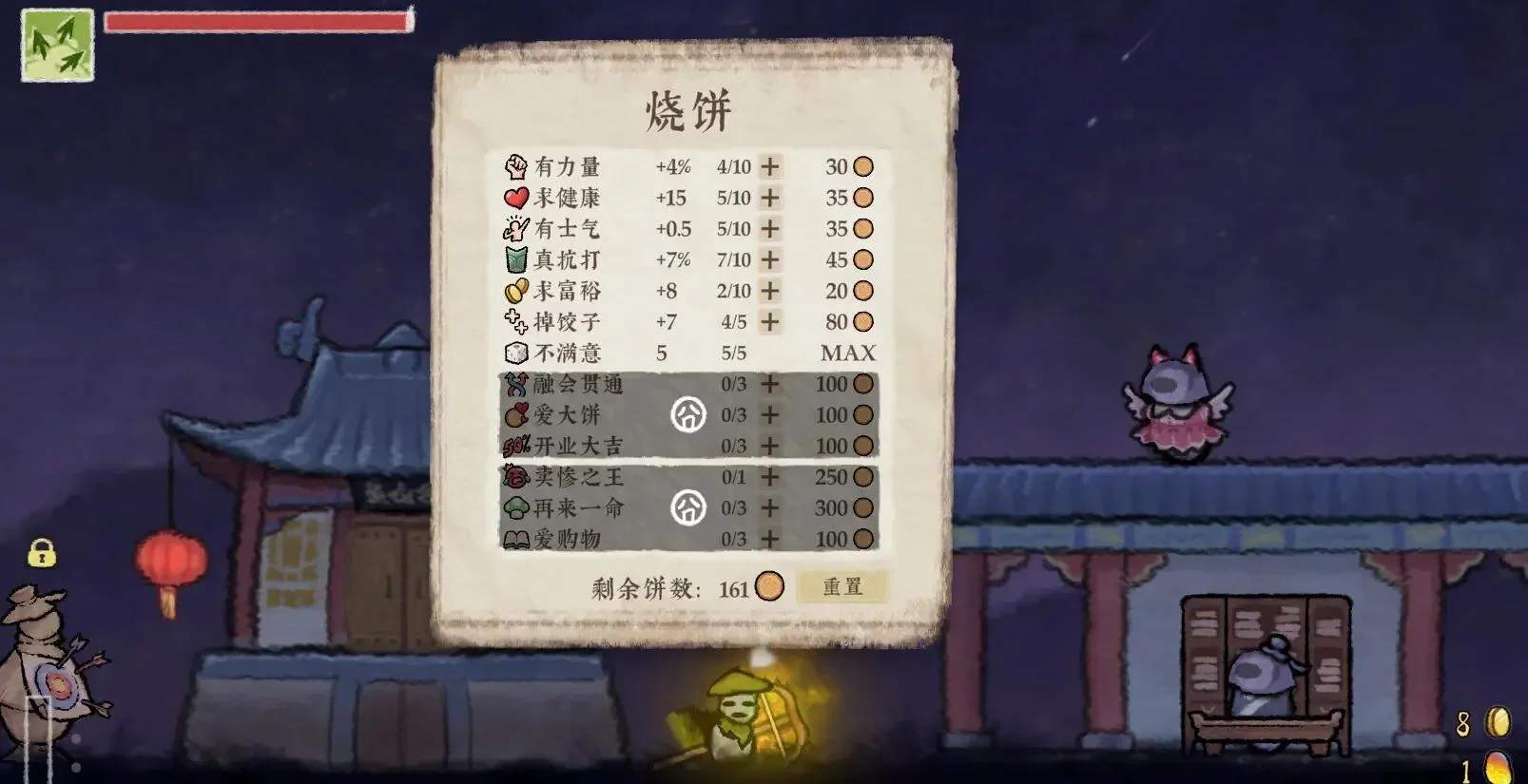Viewport: 1528px width, 784px height.
Task: Click the cheering figure icon beside 有士气
Action: (x=513, y=229)
